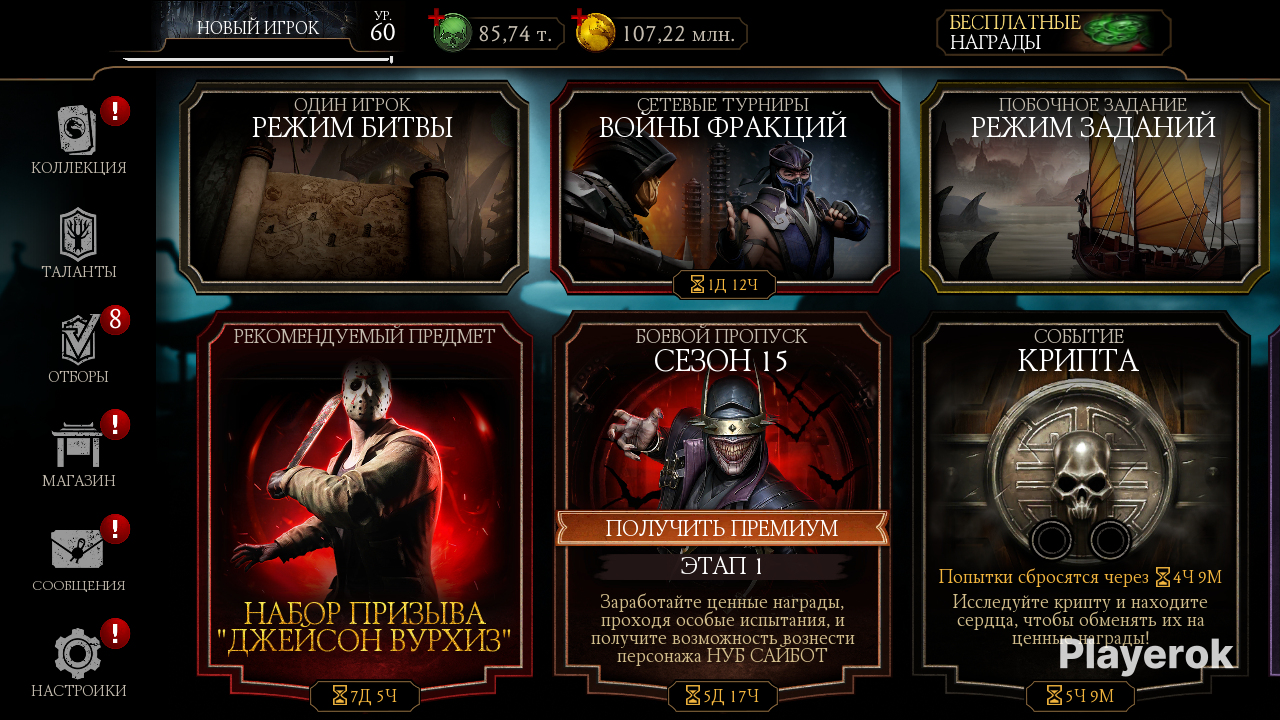Click the Получить премиум battle pass button

(721, 528)
